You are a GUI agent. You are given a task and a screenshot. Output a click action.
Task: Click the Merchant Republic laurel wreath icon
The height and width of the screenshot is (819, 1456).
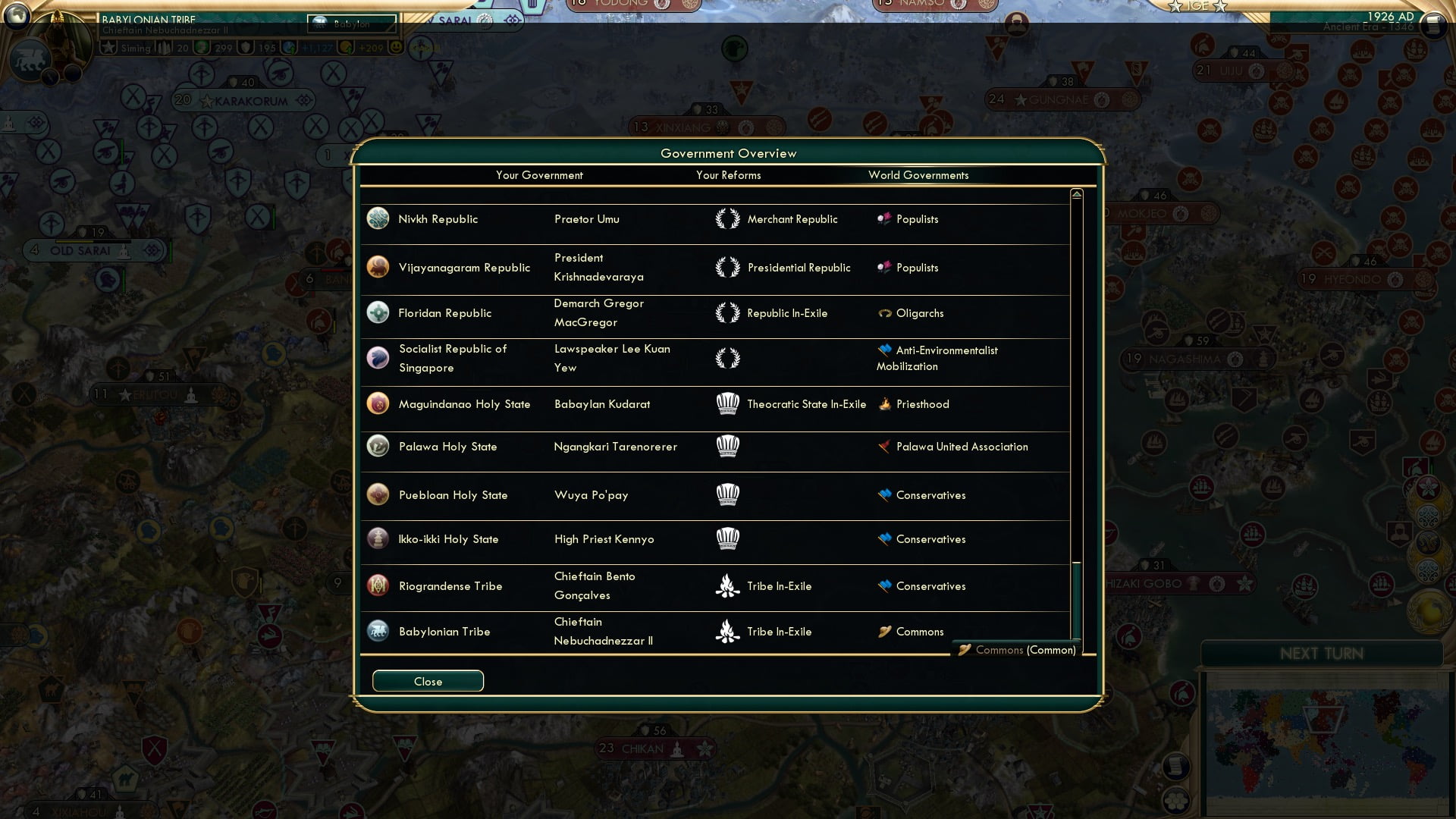[728, 218]
